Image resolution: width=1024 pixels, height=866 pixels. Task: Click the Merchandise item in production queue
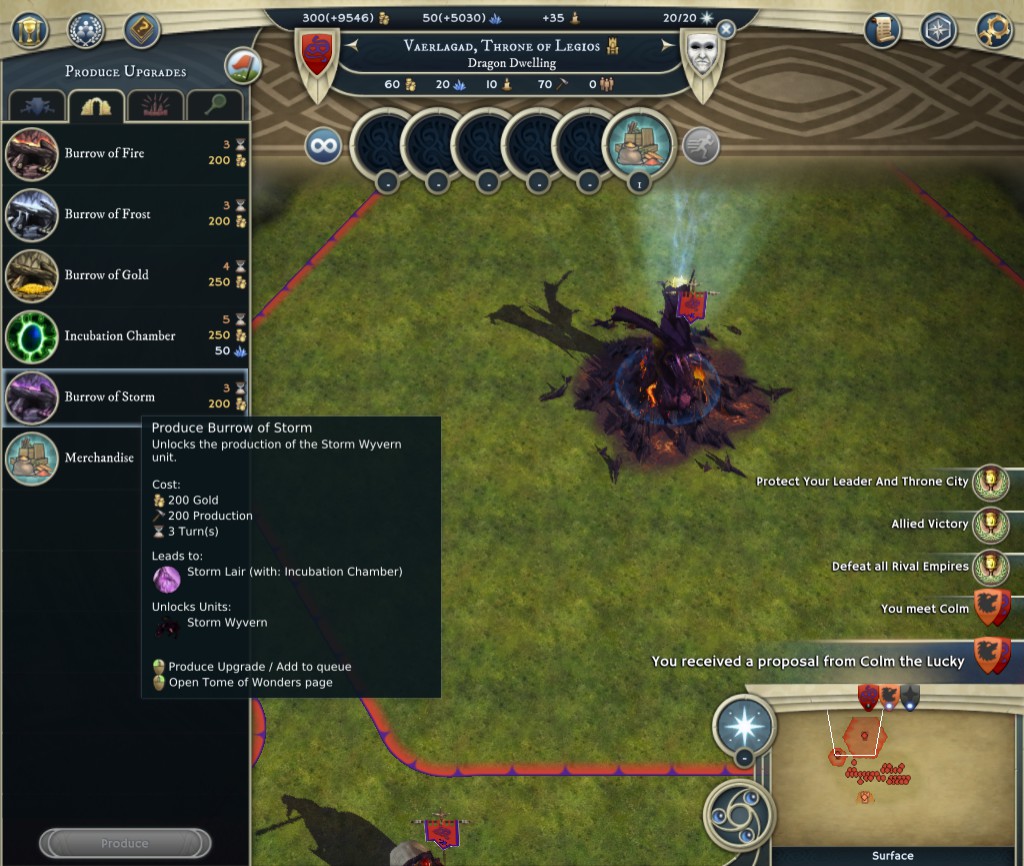click(640, 146)
